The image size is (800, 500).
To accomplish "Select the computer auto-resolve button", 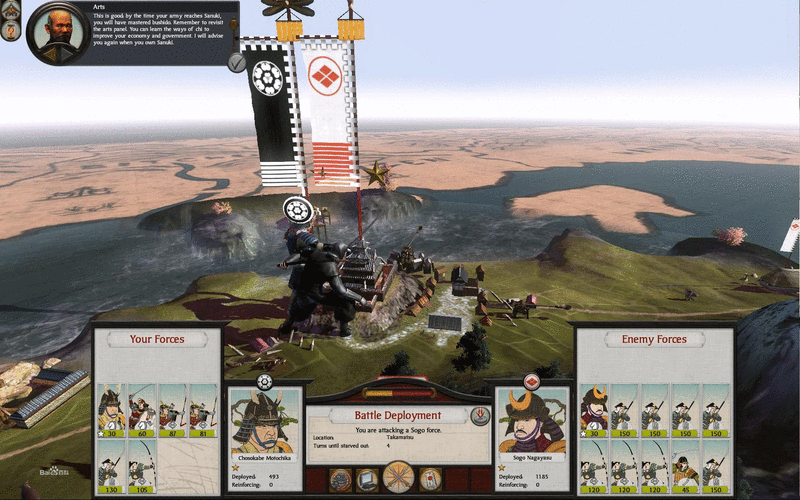I will [369, 481].
